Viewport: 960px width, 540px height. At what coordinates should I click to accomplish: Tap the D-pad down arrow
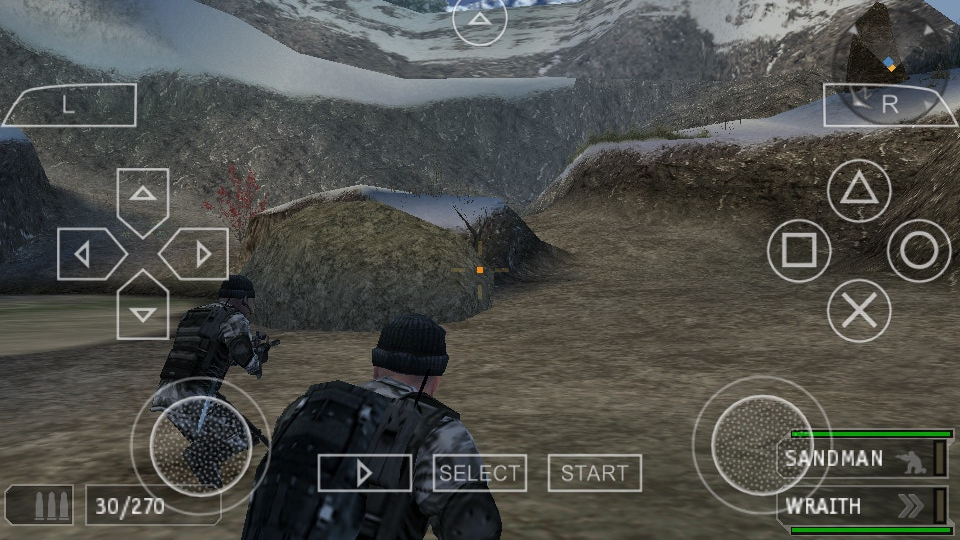(x=143, y=310)
